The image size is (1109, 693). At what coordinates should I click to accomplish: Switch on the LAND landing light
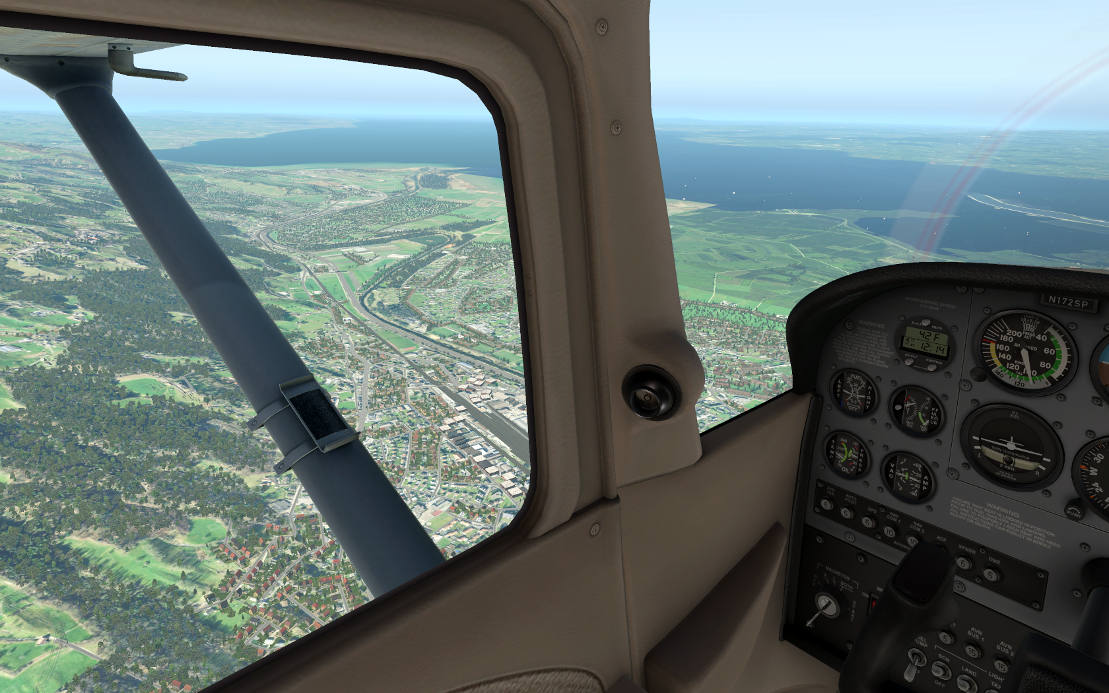click(x=966, y=683)
